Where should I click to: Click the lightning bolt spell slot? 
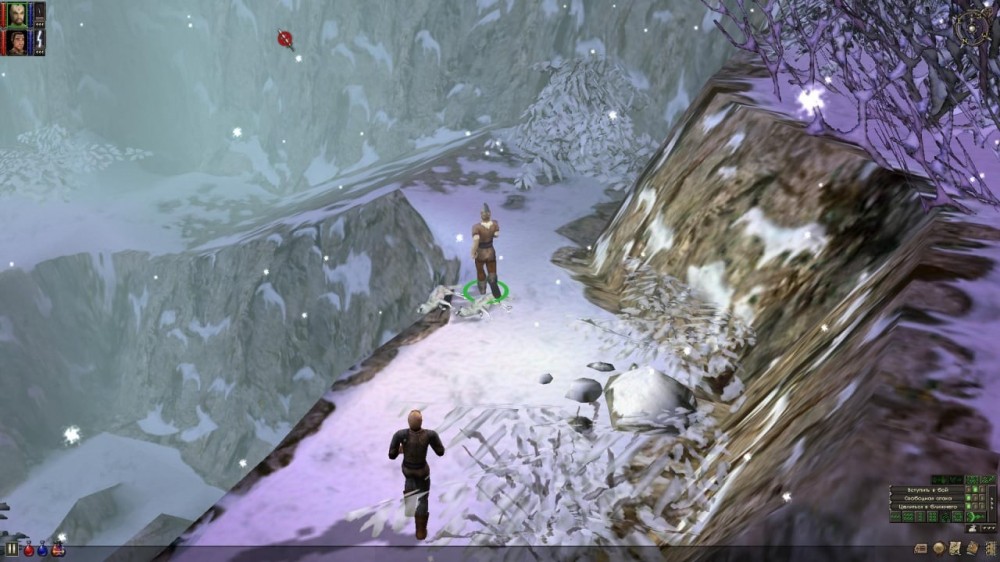[x=40, y=42]
